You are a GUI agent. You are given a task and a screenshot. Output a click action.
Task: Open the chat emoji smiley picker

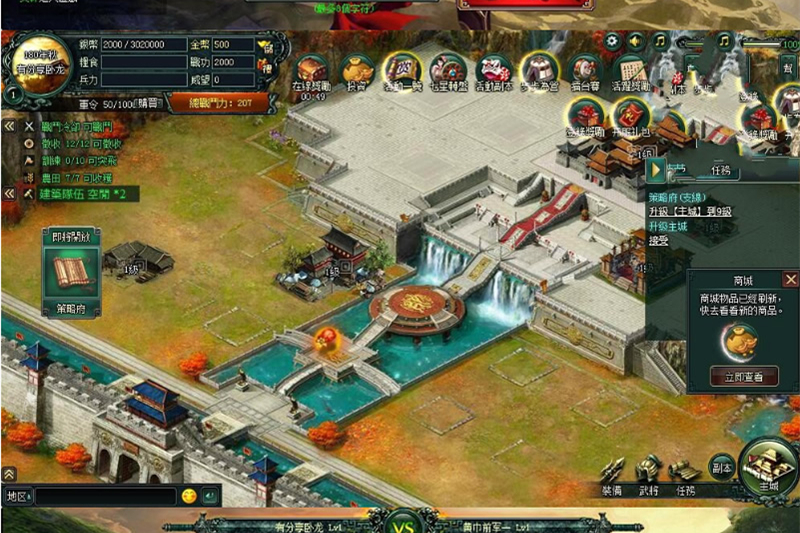coord(188,496)
